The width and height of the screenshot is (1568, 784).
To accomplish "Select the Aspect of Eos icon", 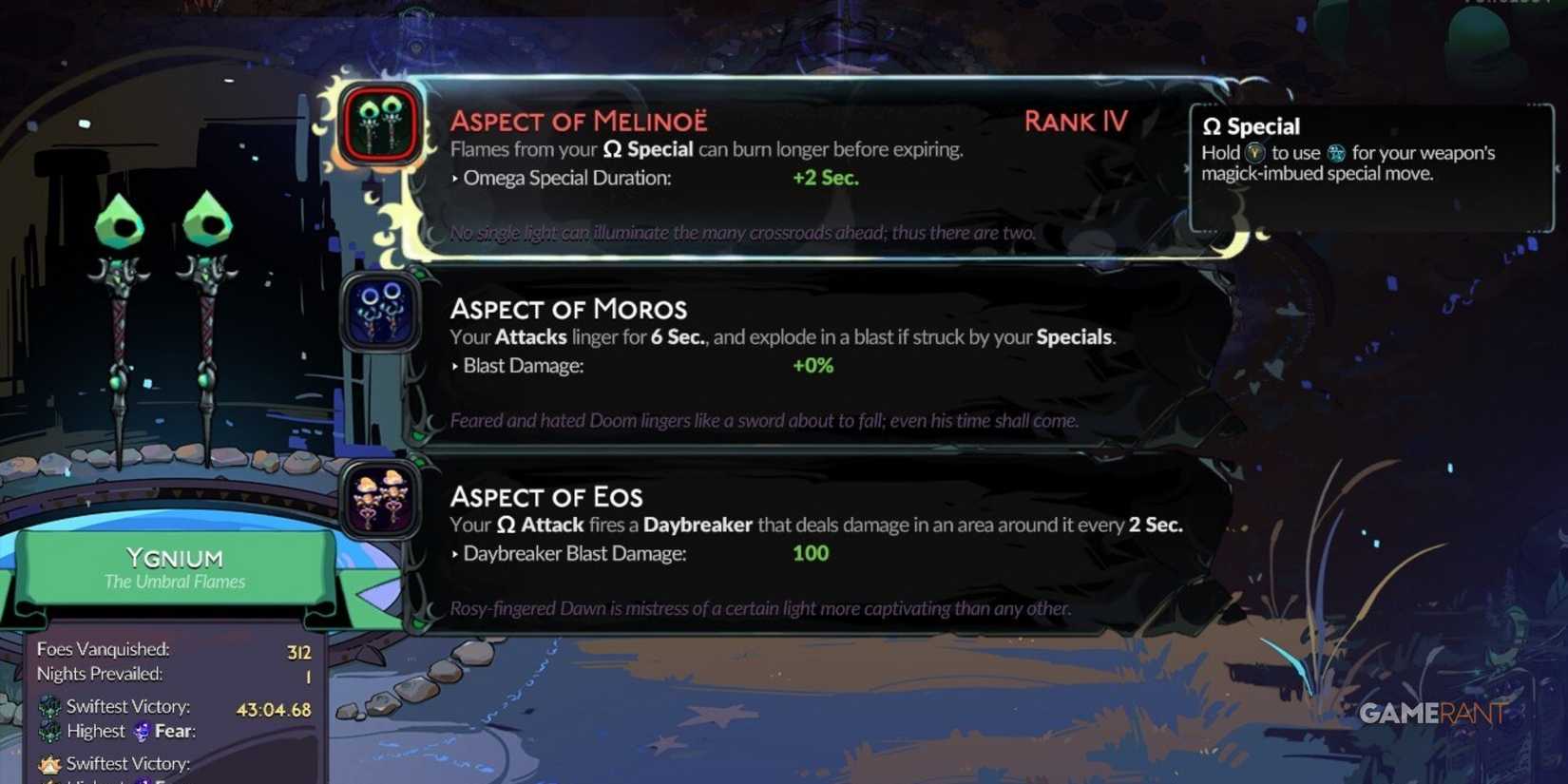I will [379, 500].
